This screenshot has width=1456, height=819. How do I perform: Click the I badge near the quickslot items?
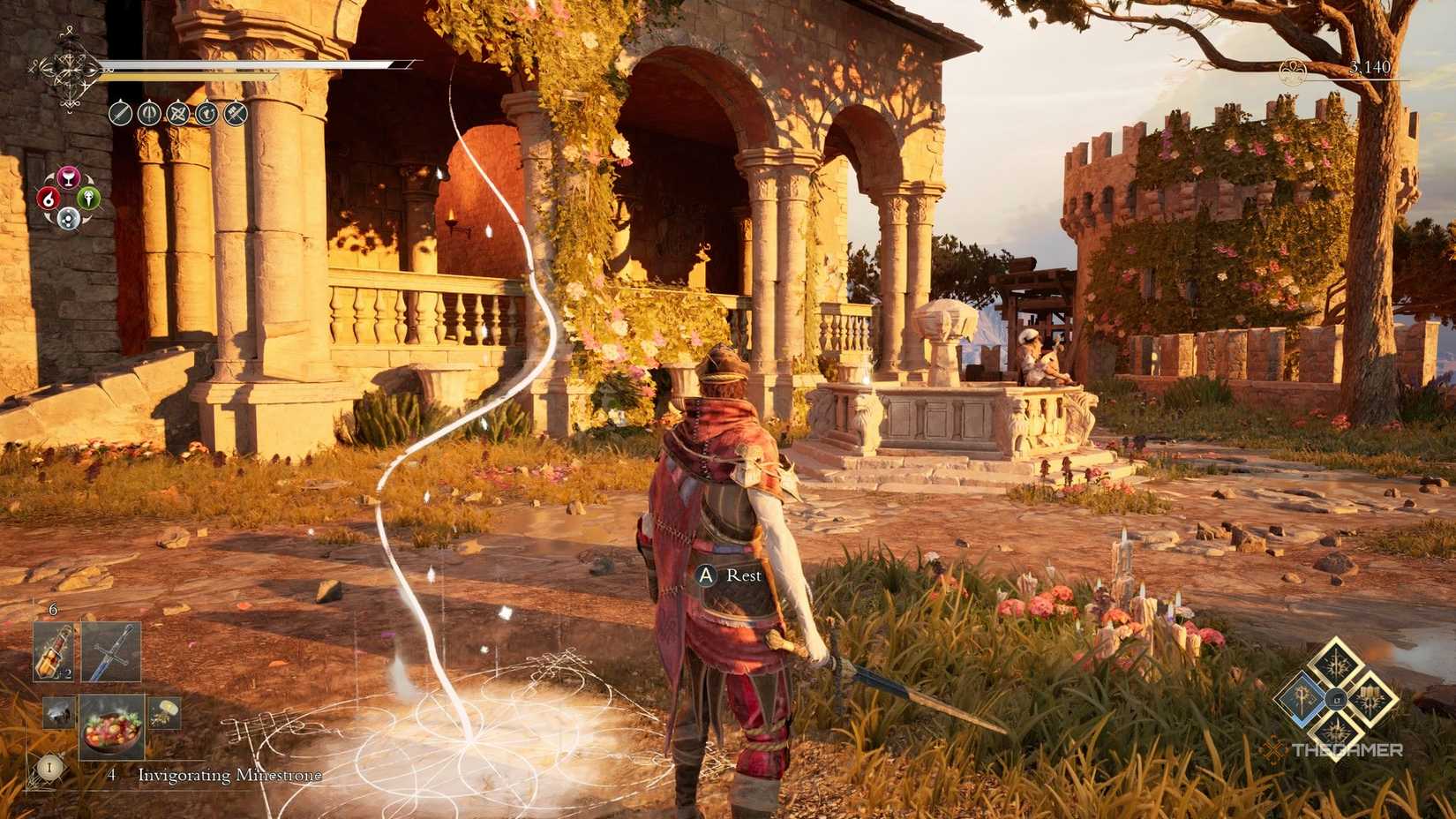[x=49, y=768]
